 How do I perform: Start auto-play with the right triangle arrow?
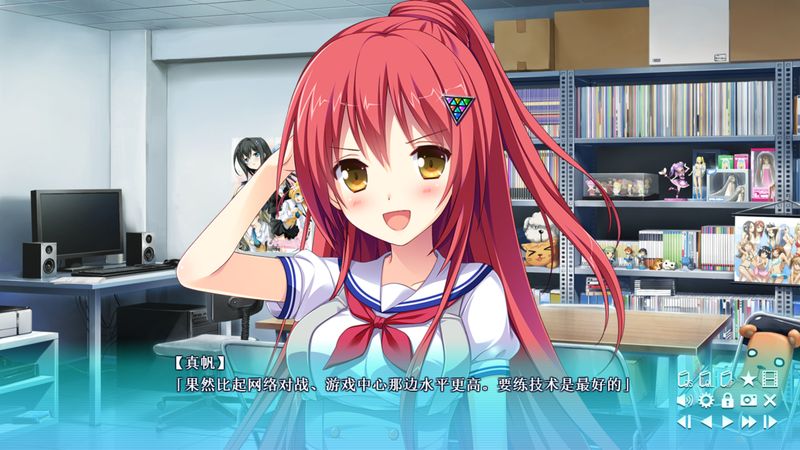tap(727, 421)
